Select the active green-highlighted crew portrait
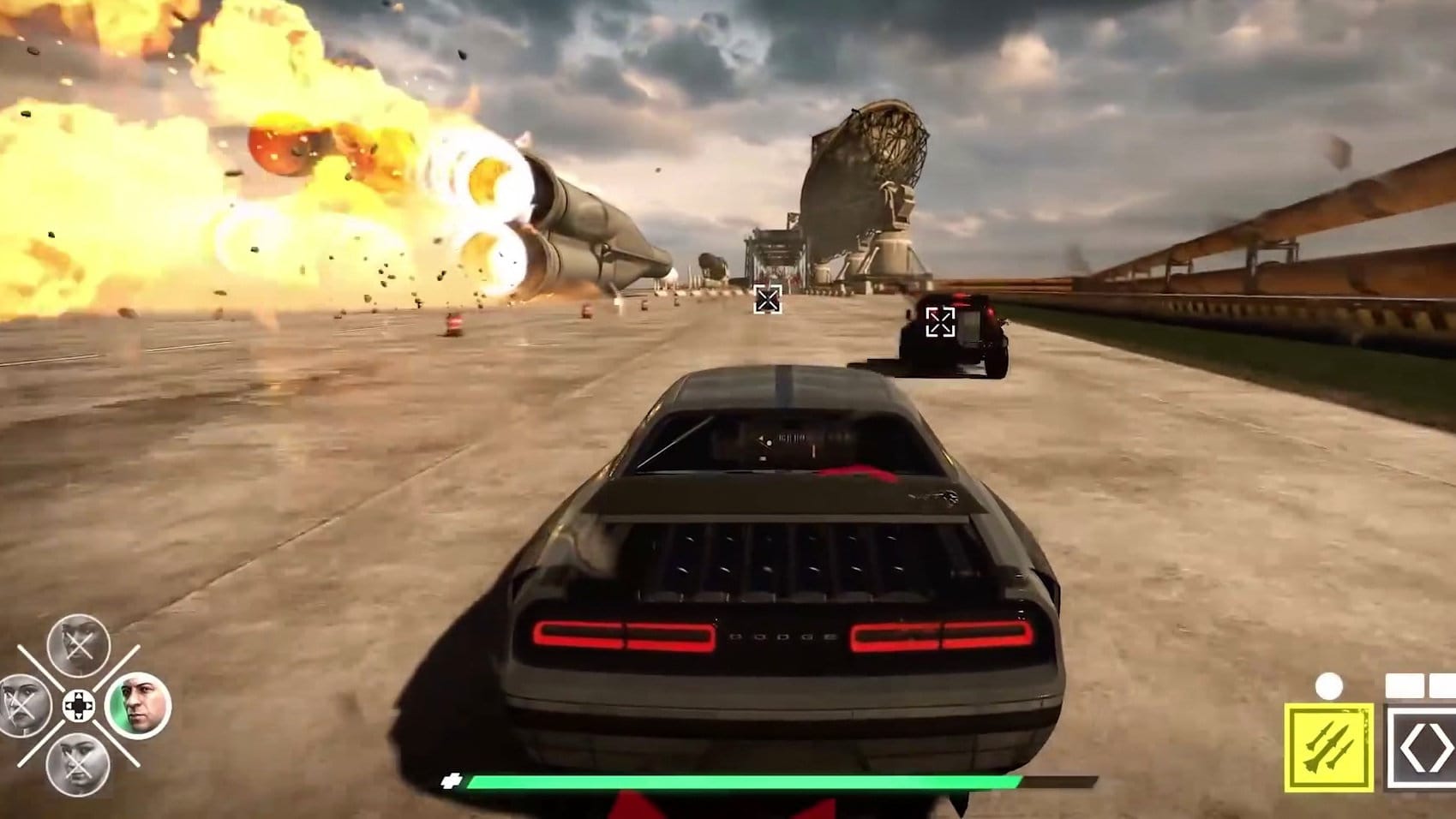Image resolution: width=1456 pixels, height=819 pixels. click(140, 705)
